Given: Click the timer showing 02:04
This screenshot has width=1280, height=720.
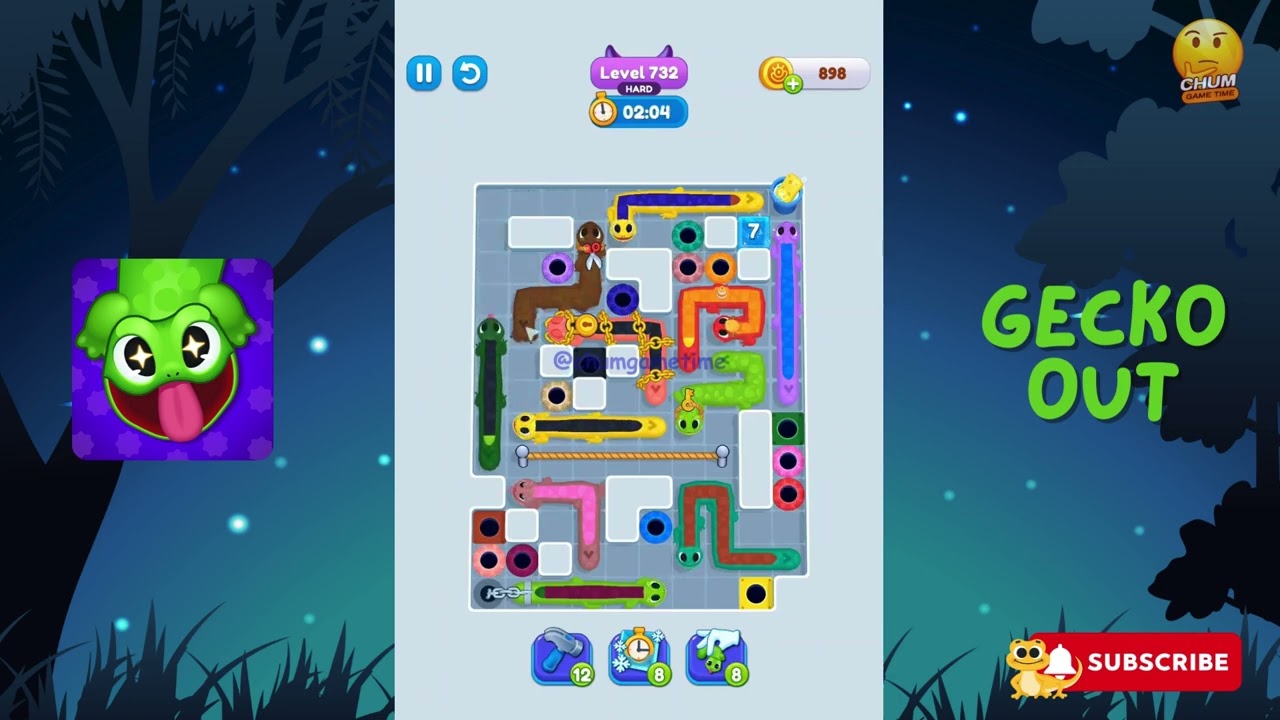Looking at the screenshot, I should [x=645, y=112].
